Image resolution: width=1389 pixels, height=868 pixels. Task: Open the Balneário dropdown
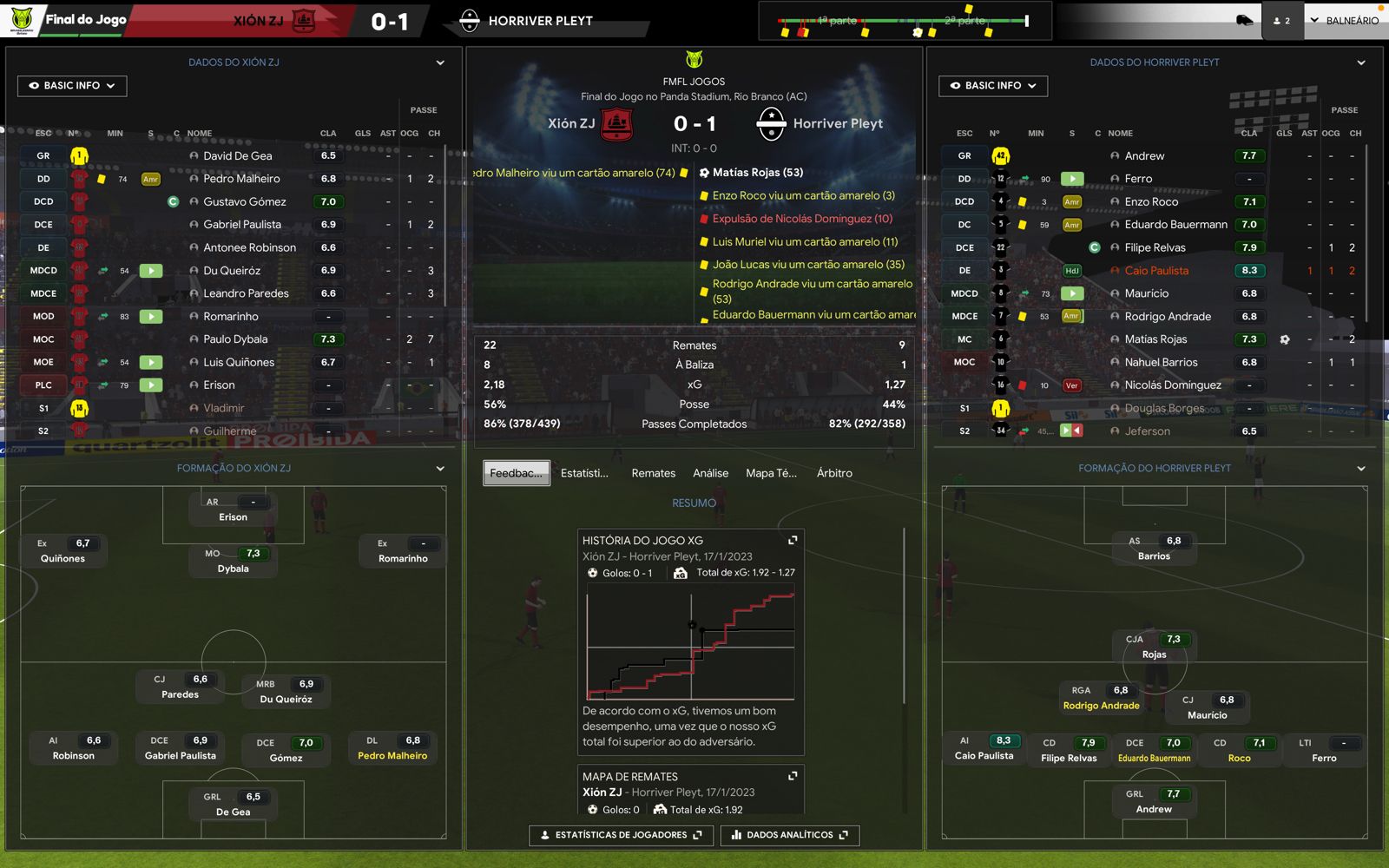1344,21
